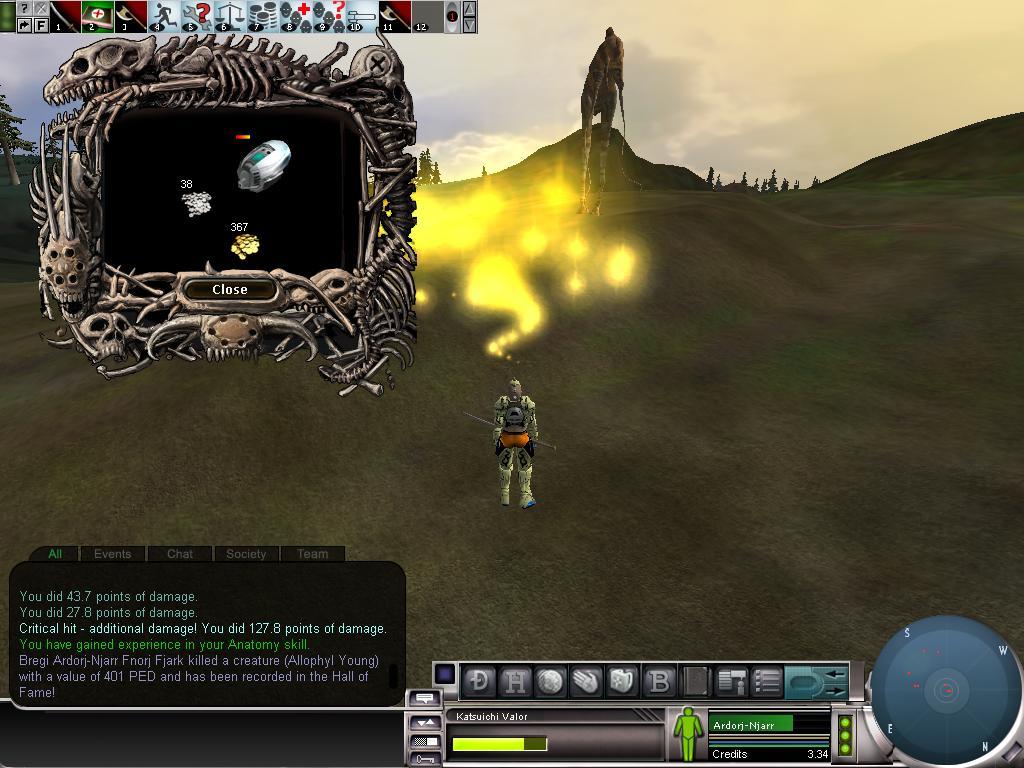Open the hand icon action panel

click(587, 681)
